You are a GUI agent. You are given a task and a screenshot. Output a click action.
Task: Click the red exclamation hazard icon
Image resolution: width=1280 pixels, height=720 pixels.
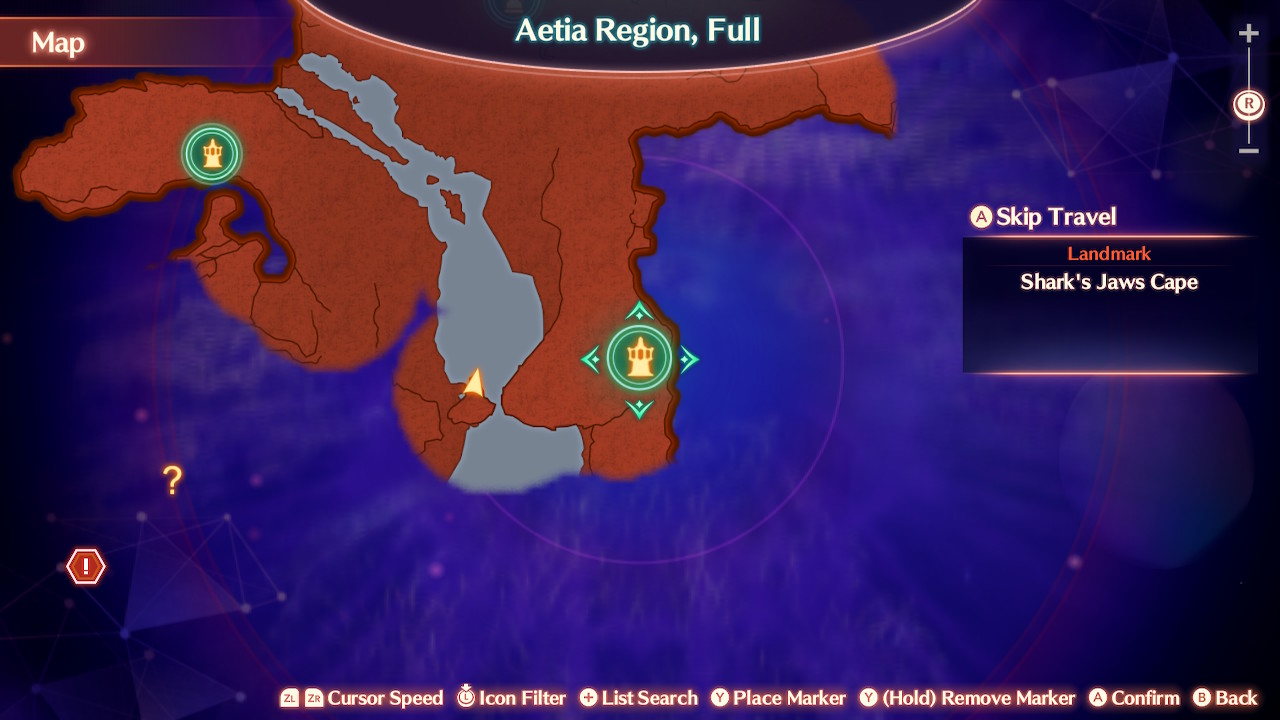point(85,566)
